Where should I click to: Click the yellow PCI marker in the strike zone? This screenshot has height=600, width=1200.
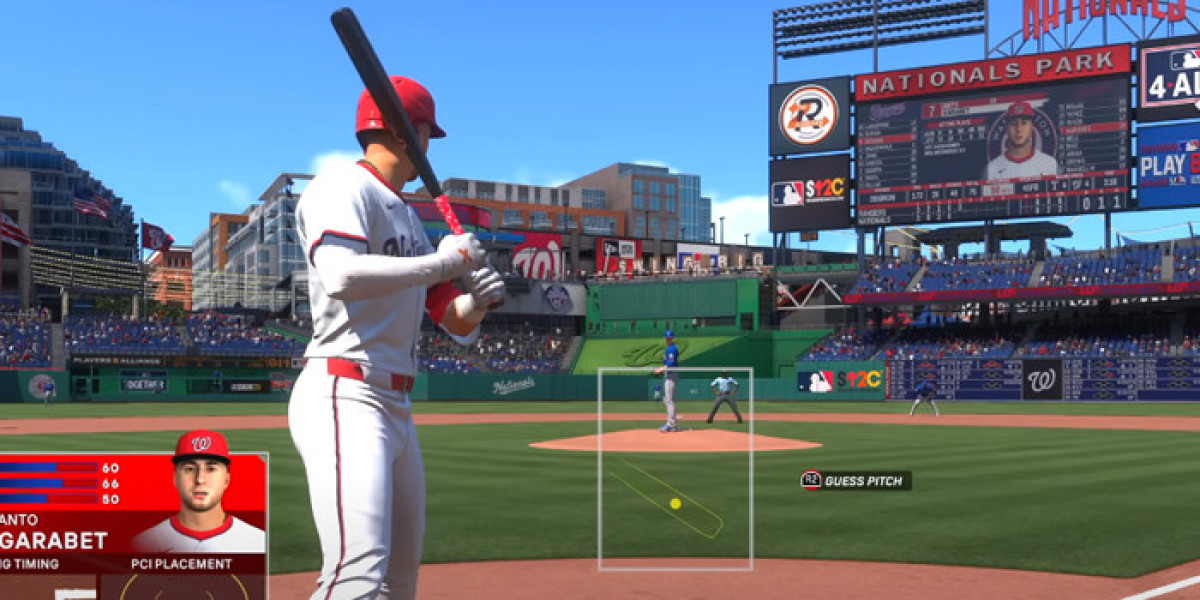click(x=676, y=503)
